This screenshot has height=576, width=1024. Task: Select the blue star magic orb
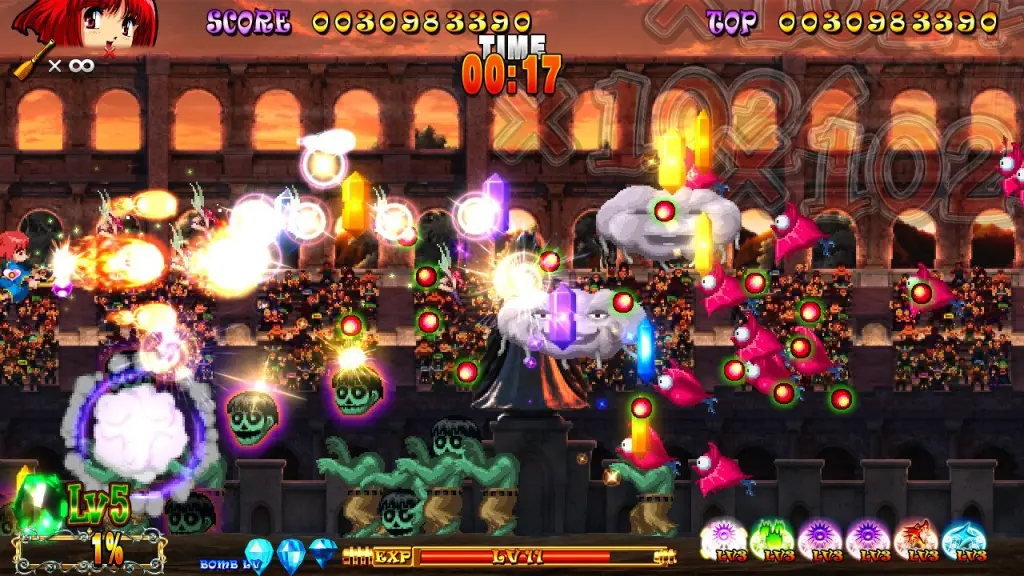click(963, 538)
